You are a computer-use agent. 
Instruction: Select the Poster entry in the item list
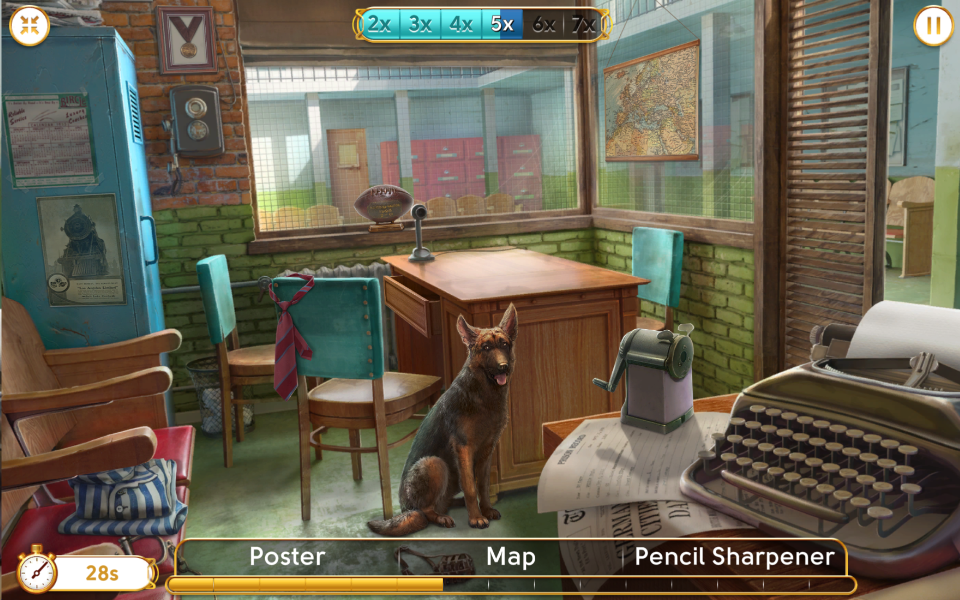(287, 557)
